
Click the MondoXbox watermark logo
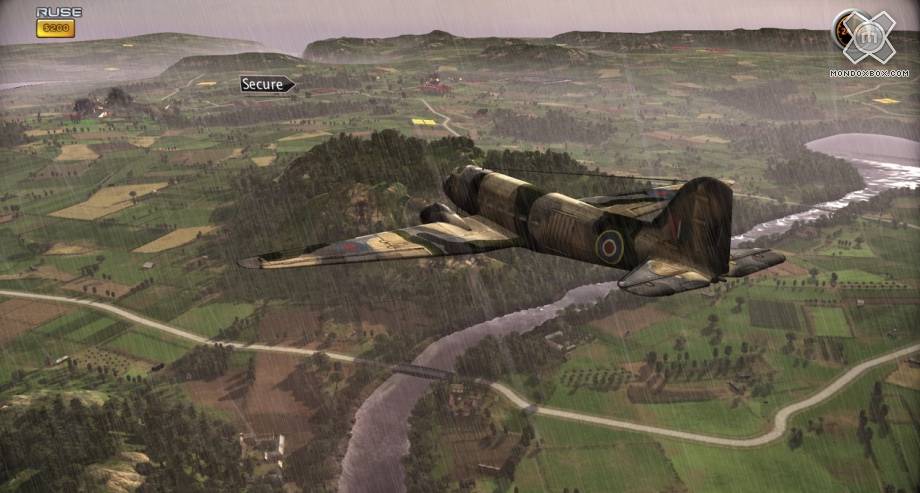point(868,39)
